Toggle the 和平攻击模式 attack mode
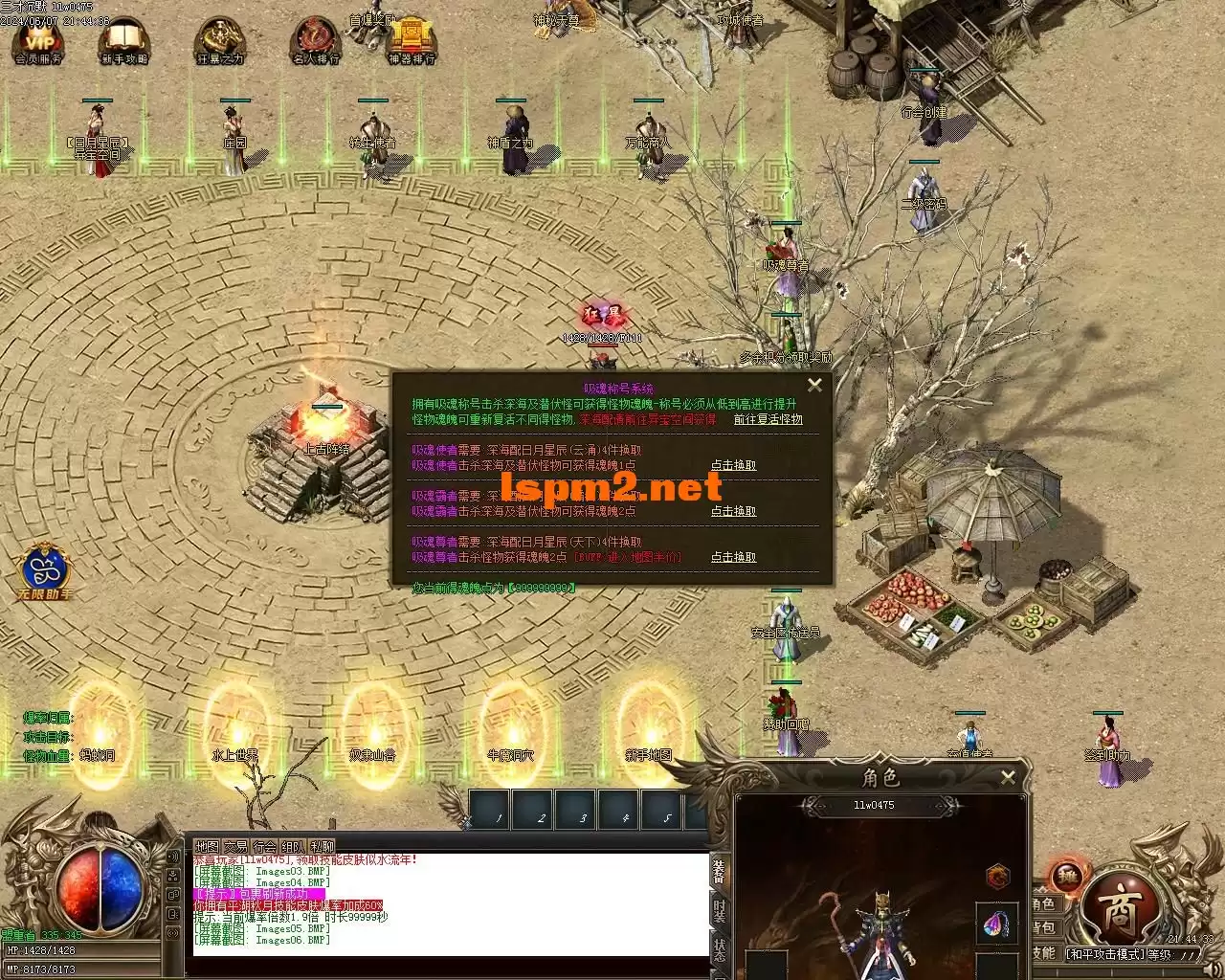This screenshot has width=1225, height=980. [x=1106, y=954]
